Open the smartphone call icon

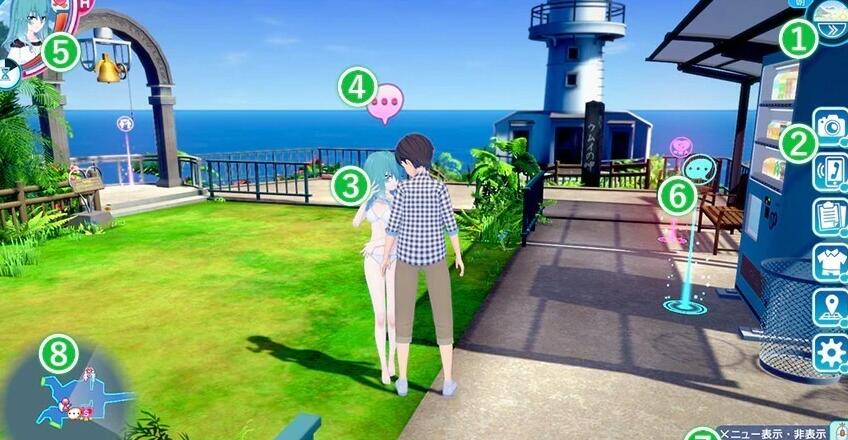point(830,169)
